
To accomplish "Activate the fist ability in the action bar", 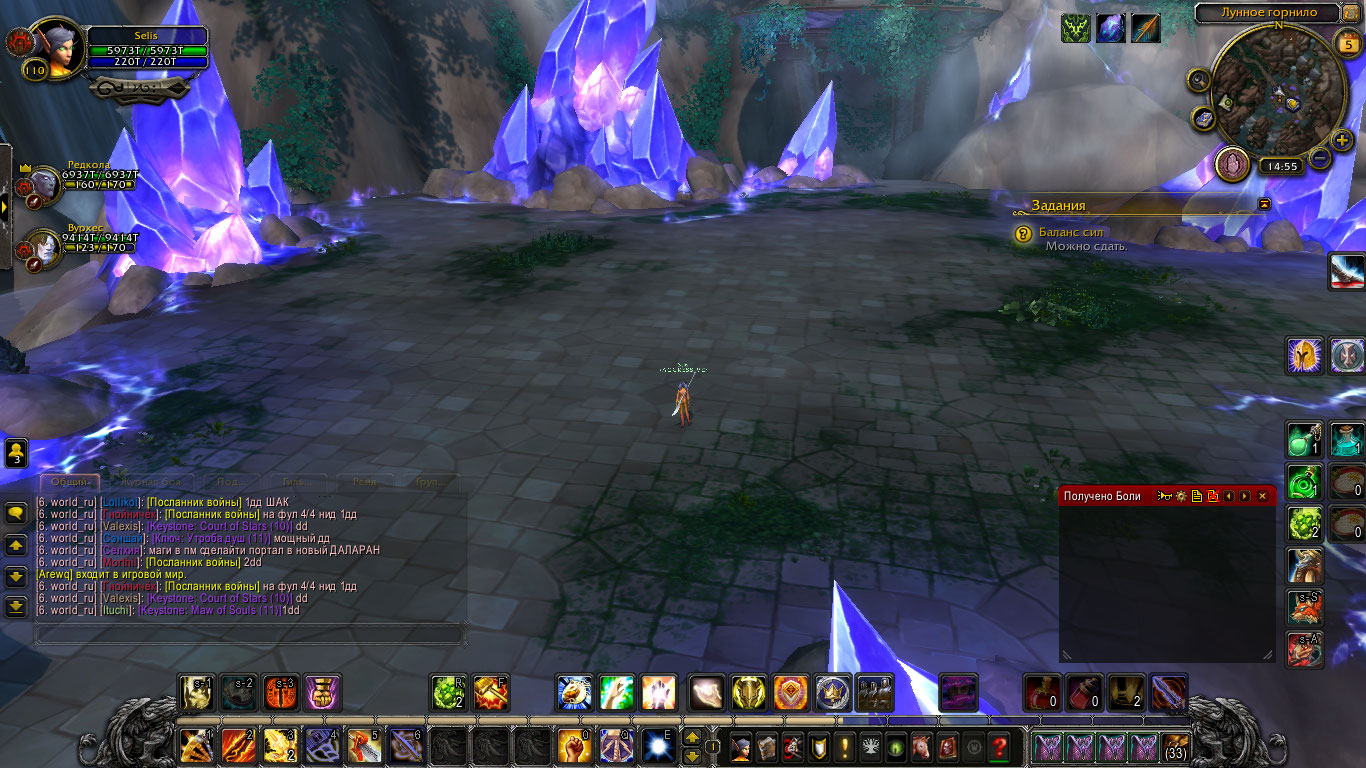I will click(x=573, y=746).
